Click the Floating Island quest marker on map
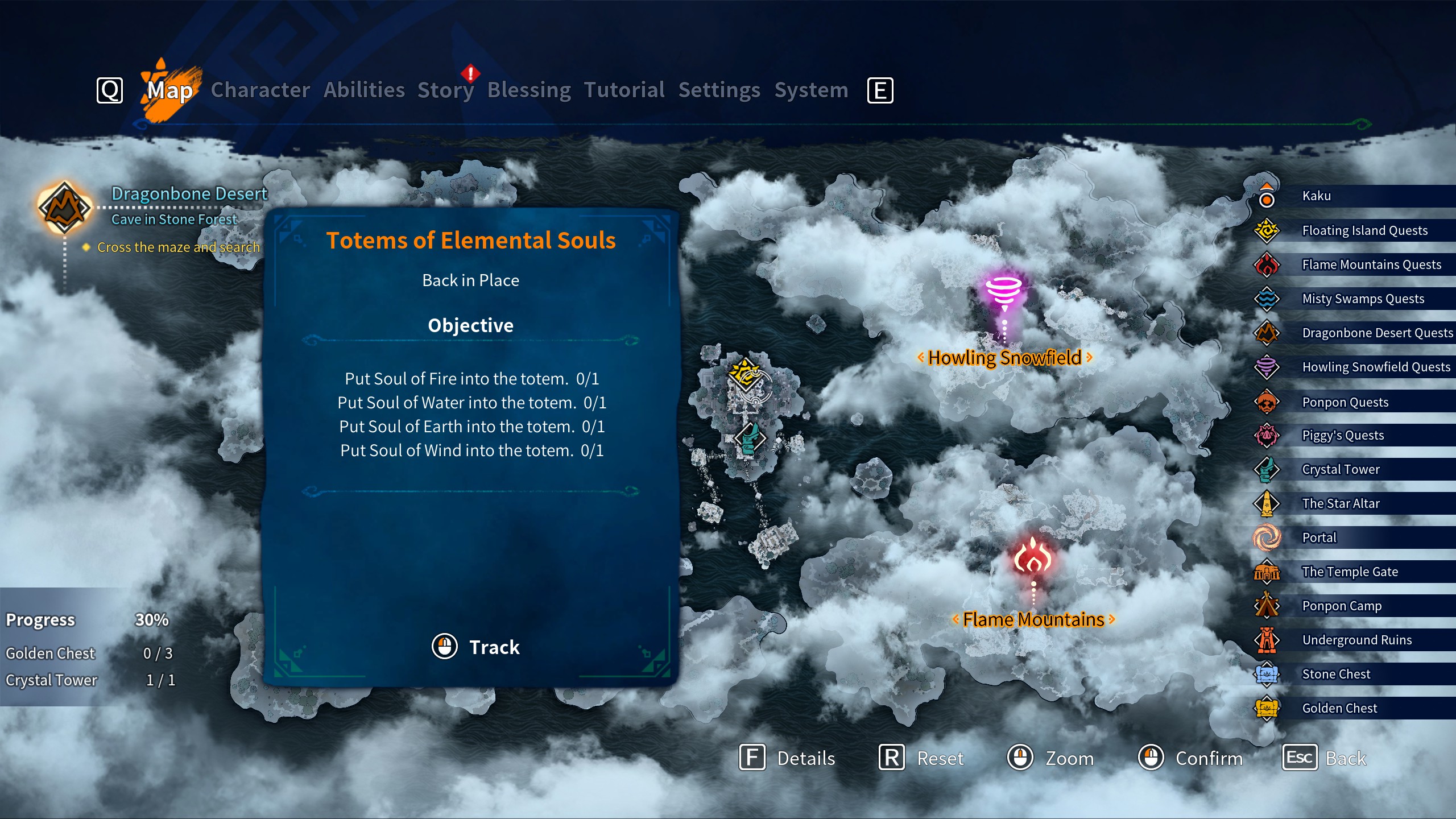Viewport: 1456px width, 819px height. 745,374
